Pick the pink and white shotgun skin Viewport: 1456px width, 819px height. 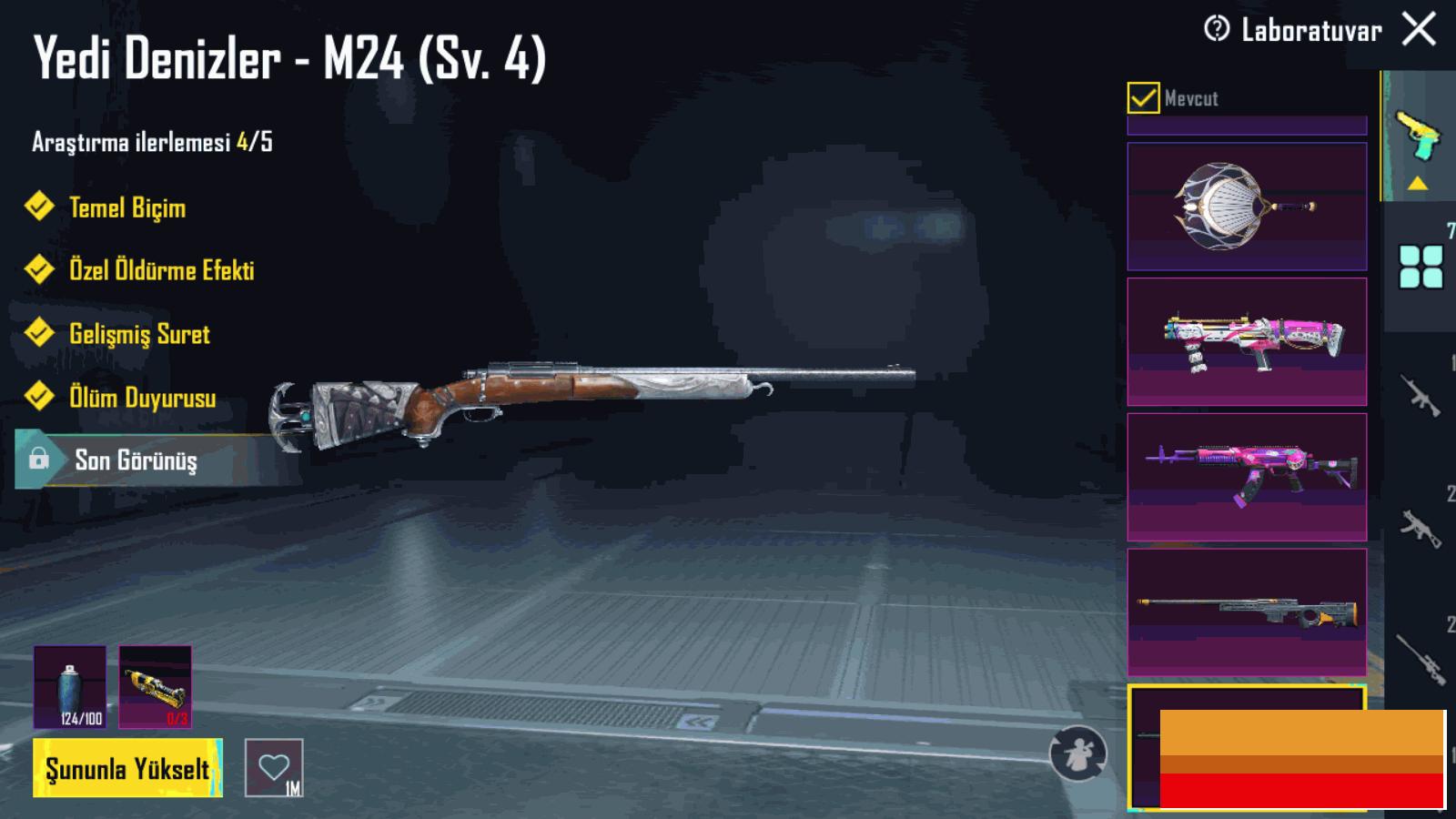(x=1247, y=342)
